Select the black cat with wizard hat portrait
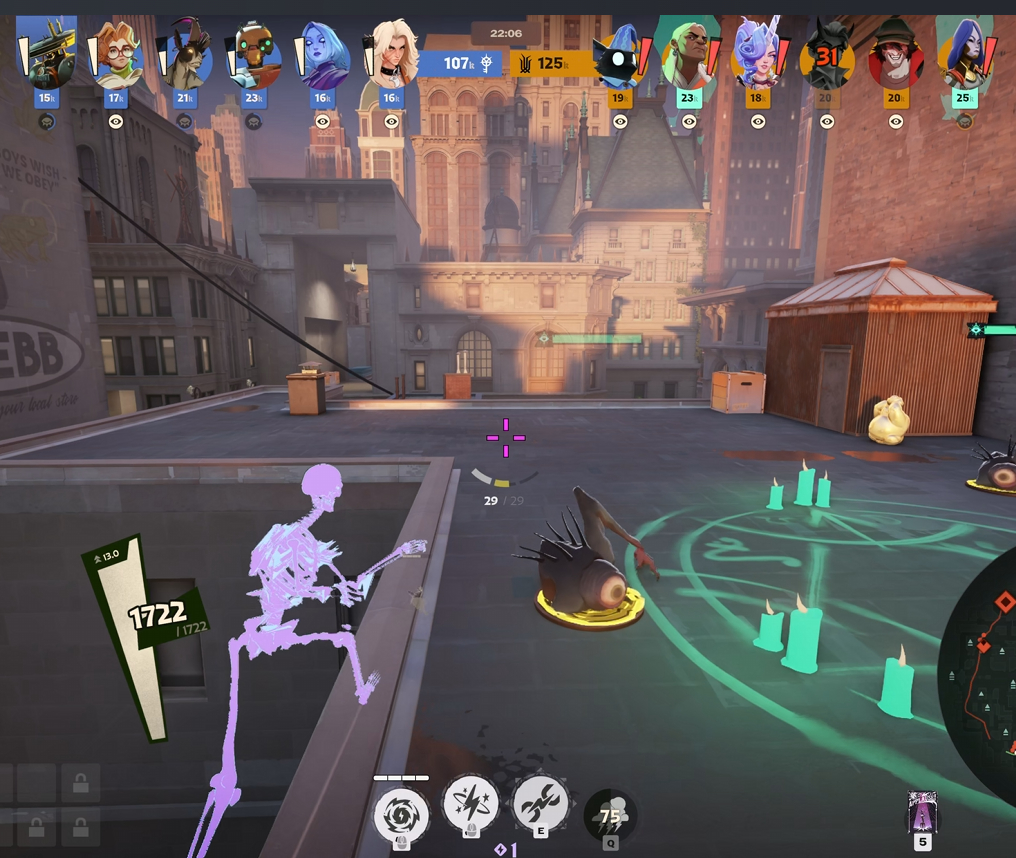Viewport: 1016px width, 858px height. pos(619,56)
